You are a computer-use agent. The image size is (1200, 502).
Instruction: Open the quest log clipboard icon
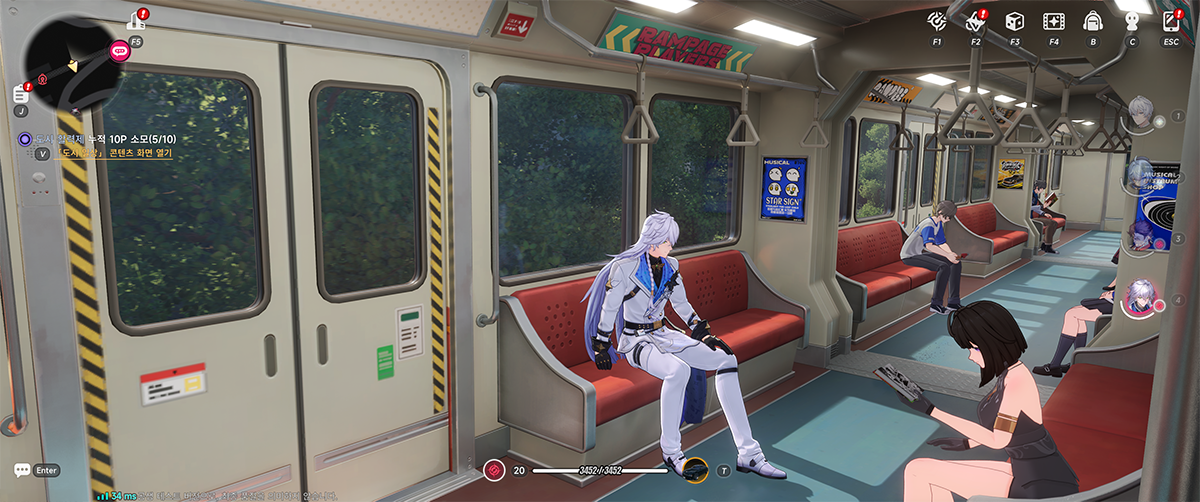pos(20,94)
